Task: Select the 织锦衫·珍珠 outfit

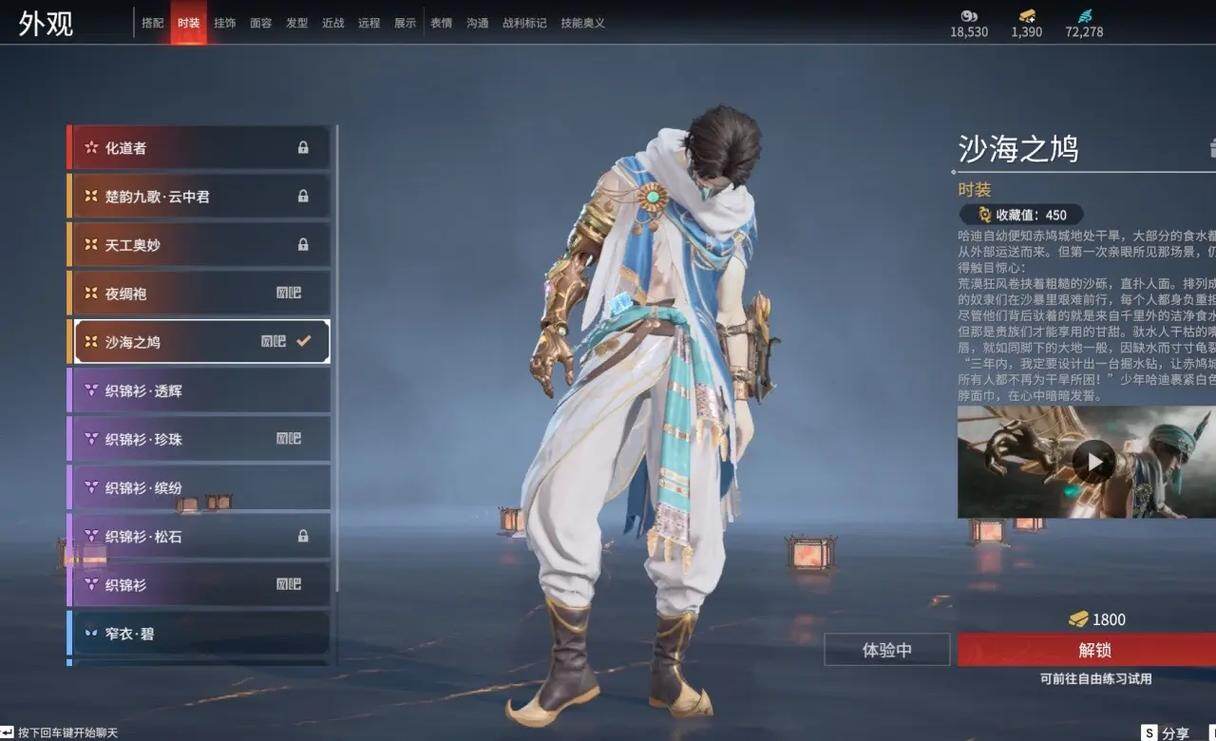Action: coord(198,439)
